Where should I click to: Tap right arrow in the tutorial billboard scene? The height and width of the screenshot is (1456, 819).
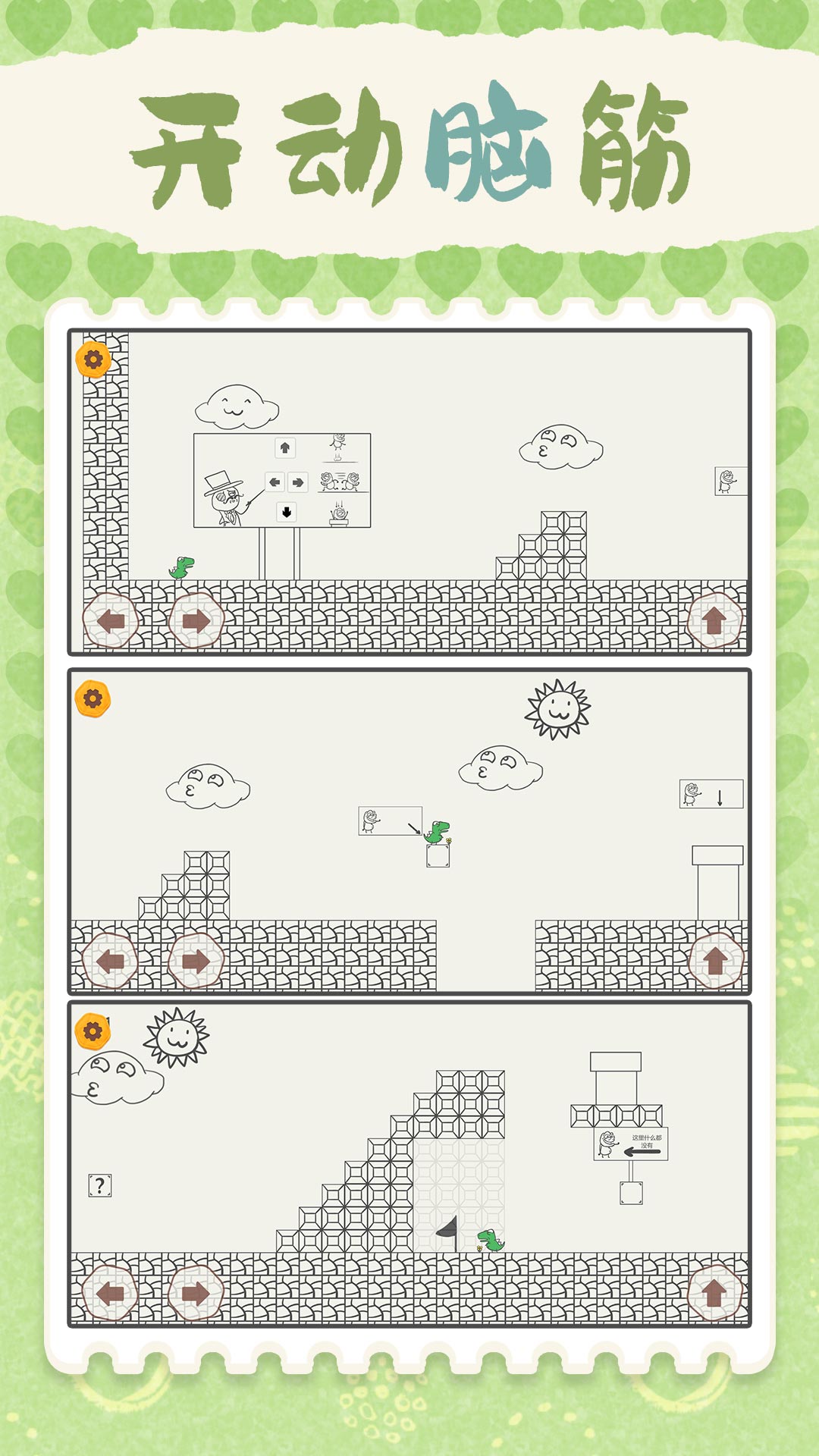[196, 621]
